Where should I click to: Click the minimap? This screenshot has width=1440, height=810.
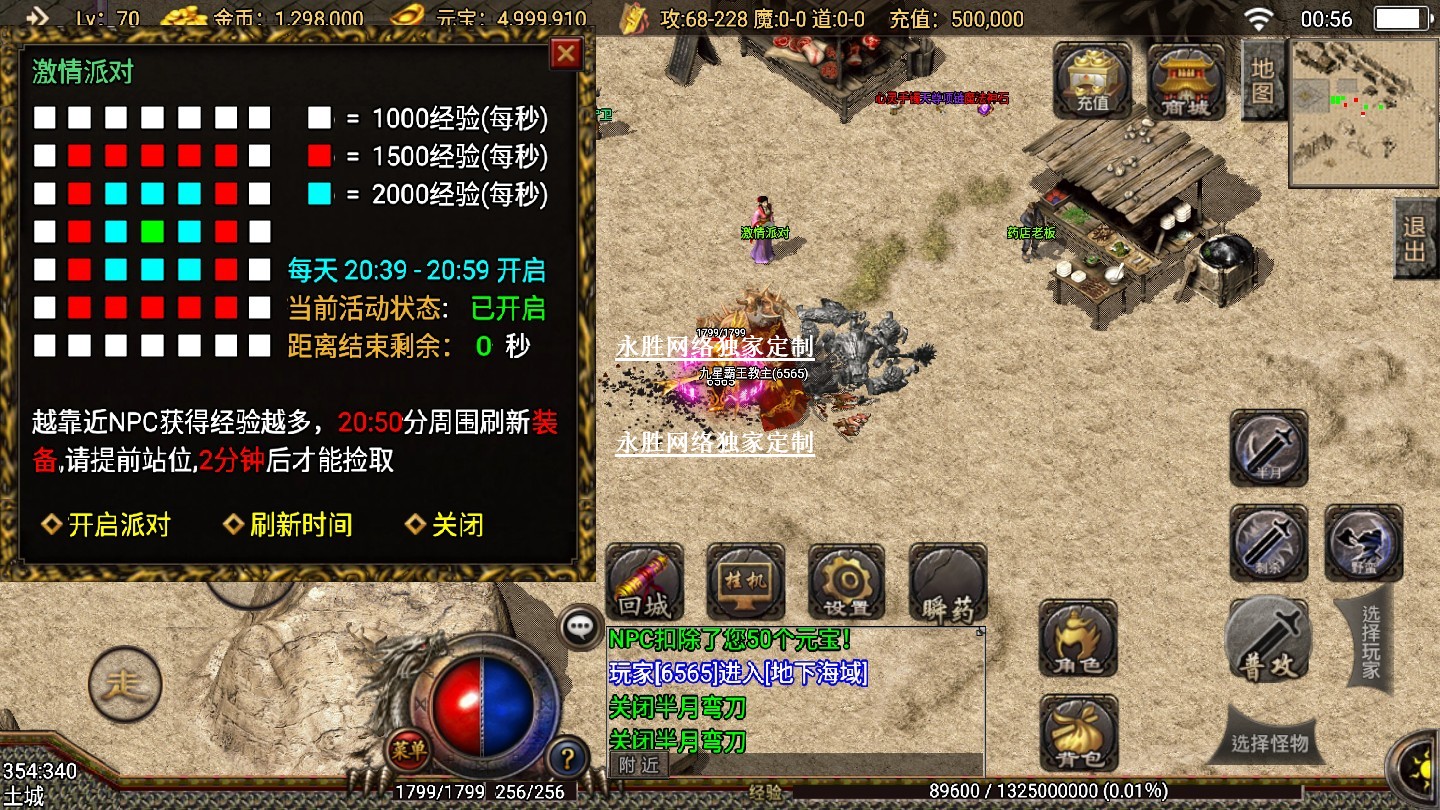point(1364,112)
